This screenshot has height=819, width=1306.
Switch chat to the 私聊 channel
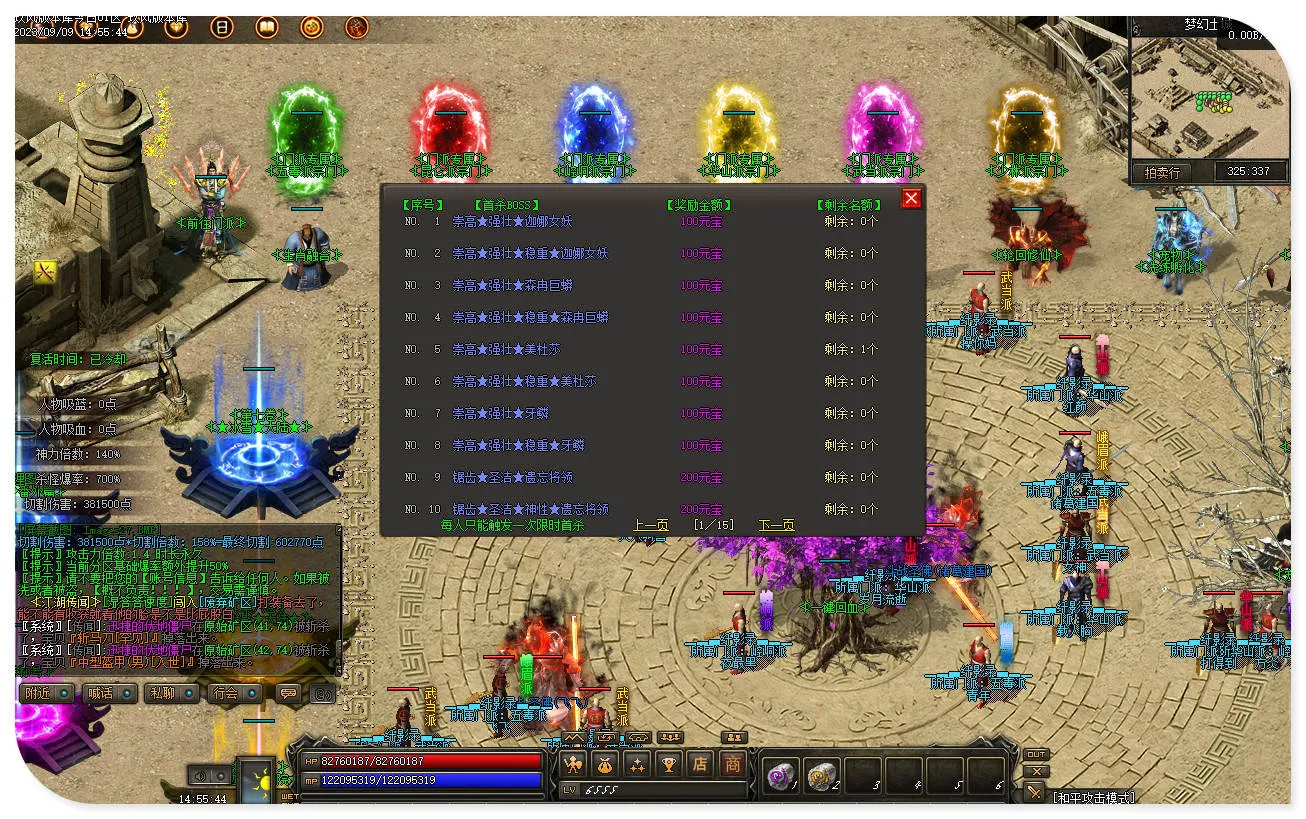tap(169, 693)
